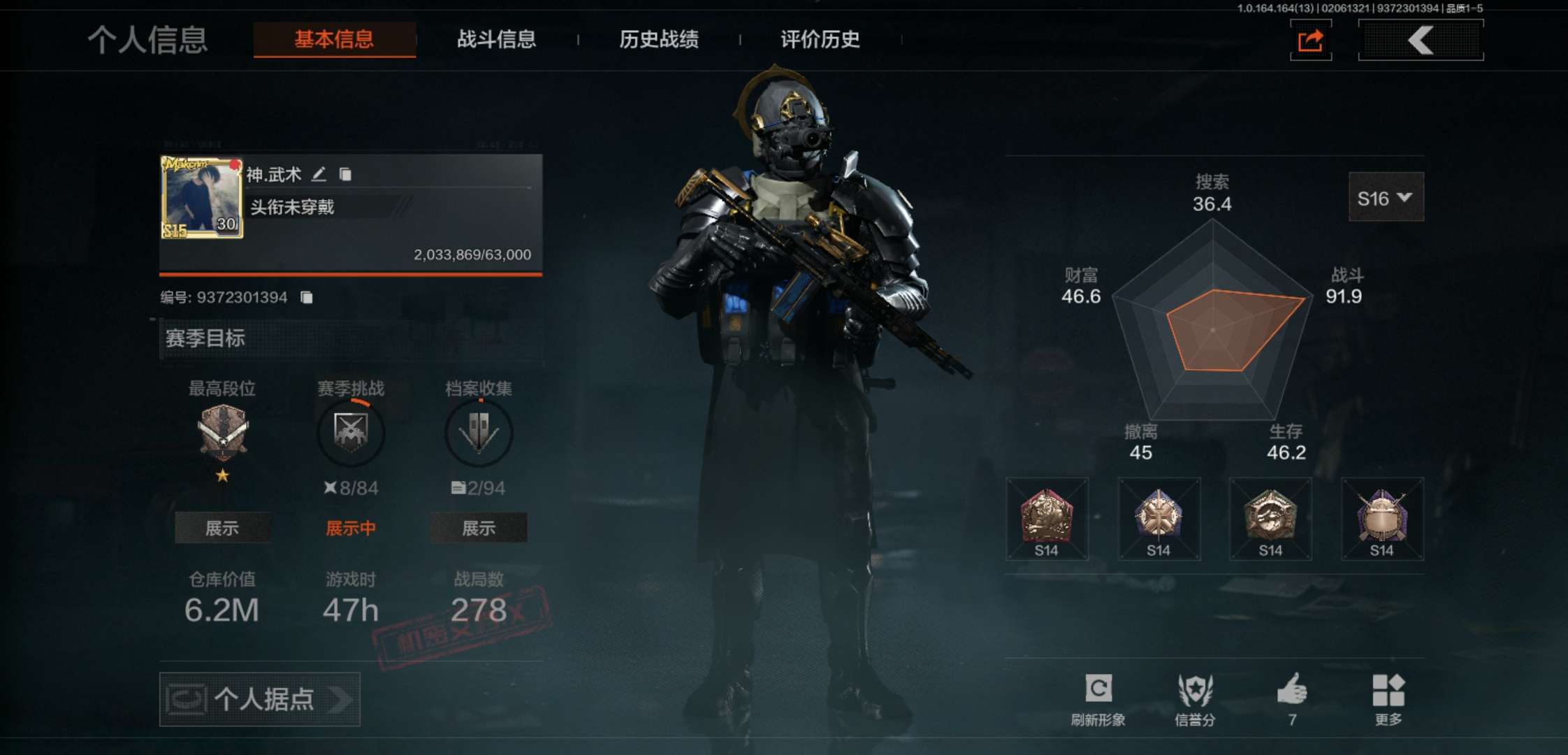Display the 档案收集 goal
The height and width of the screenshot is (755, 1568).
point(479,528)
